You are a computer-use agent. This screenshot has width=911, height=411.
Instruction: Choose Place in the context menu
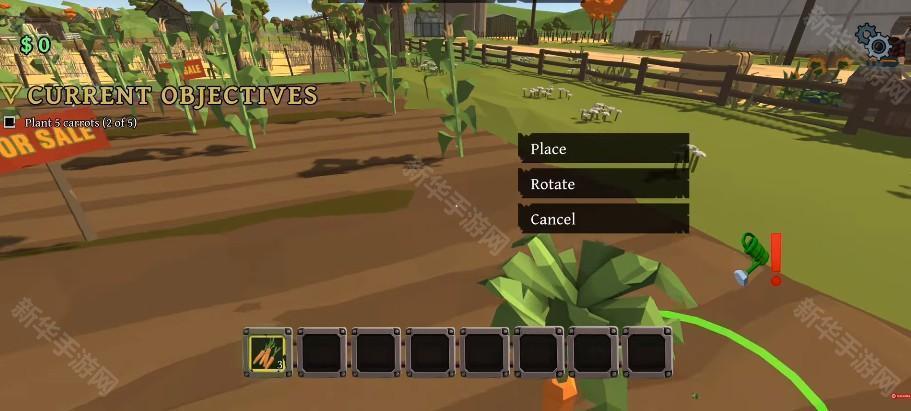[x=603, y=149]
